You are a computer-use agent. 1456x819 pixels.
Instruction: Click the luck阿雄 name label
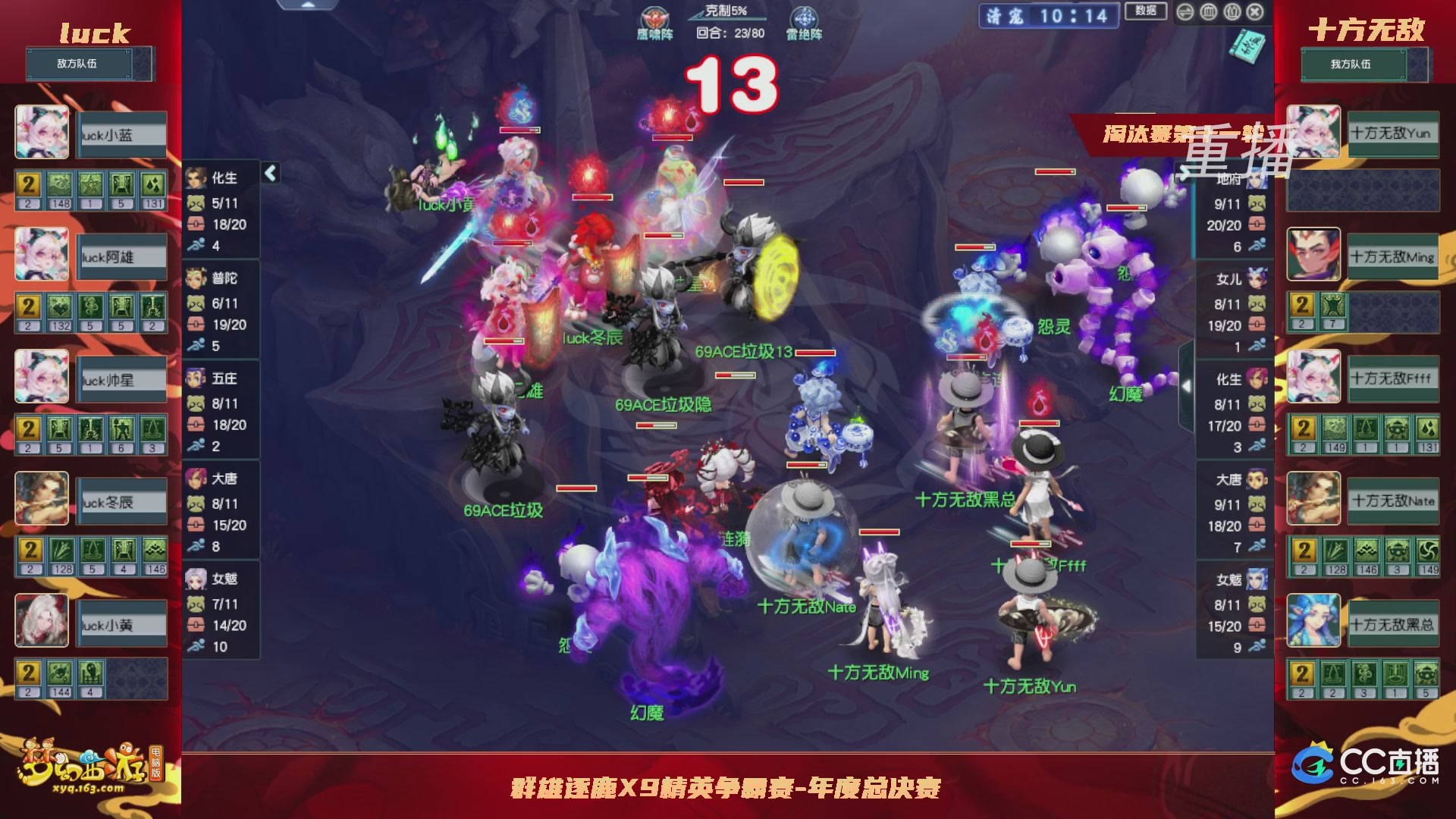[x=121, y=256]
